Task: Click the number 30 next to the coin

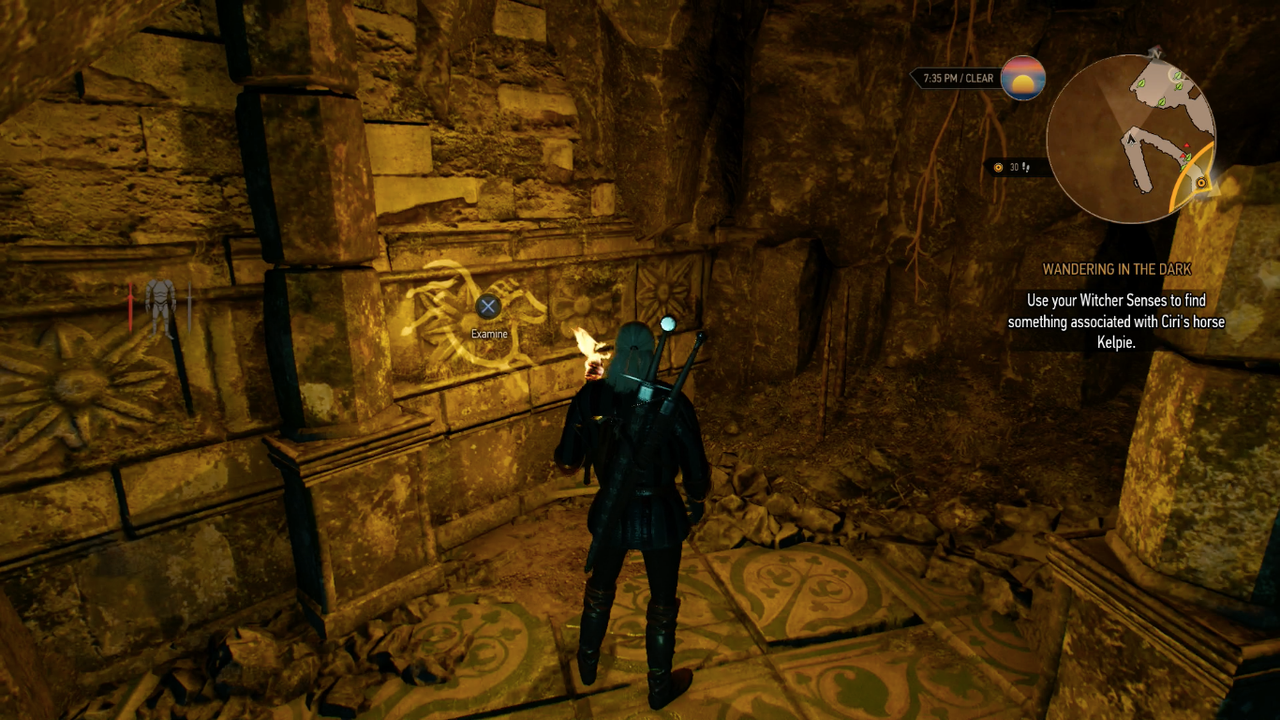Action: coord(1014,166)
